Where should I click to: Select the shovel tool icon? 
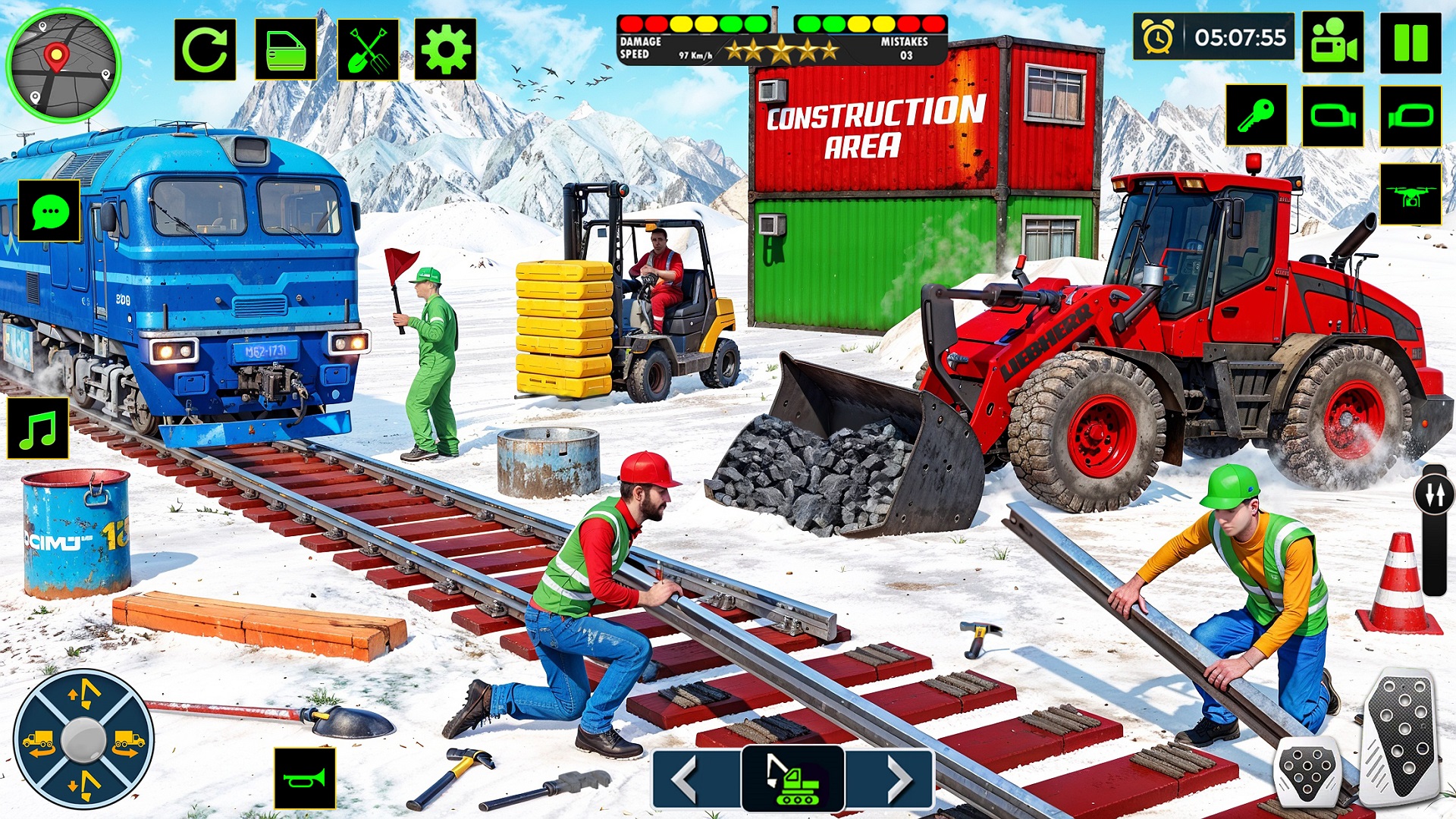point(368,49)
